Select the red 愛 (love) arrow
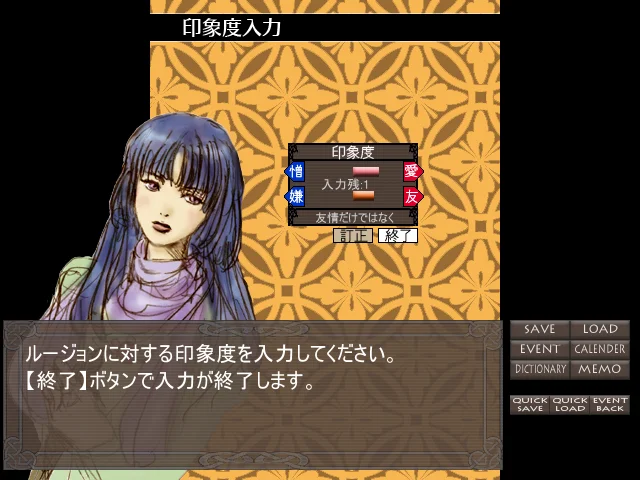The height and width of the screenshot is (480, 640). [412, 172]
